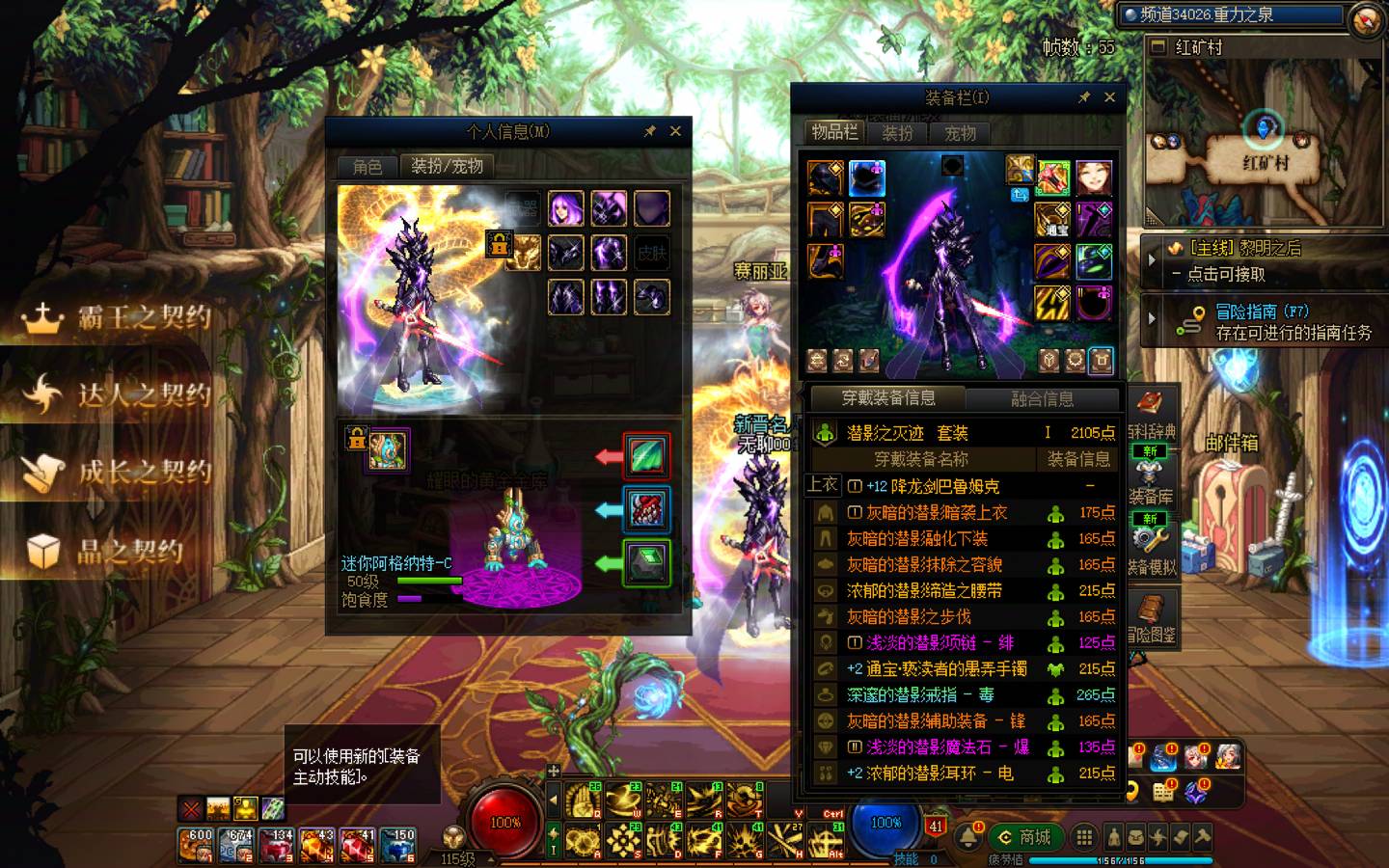Open the 冒险图鉴 book icon
This screenshot has height=868, width=1389.
(x=1151, y=617)
